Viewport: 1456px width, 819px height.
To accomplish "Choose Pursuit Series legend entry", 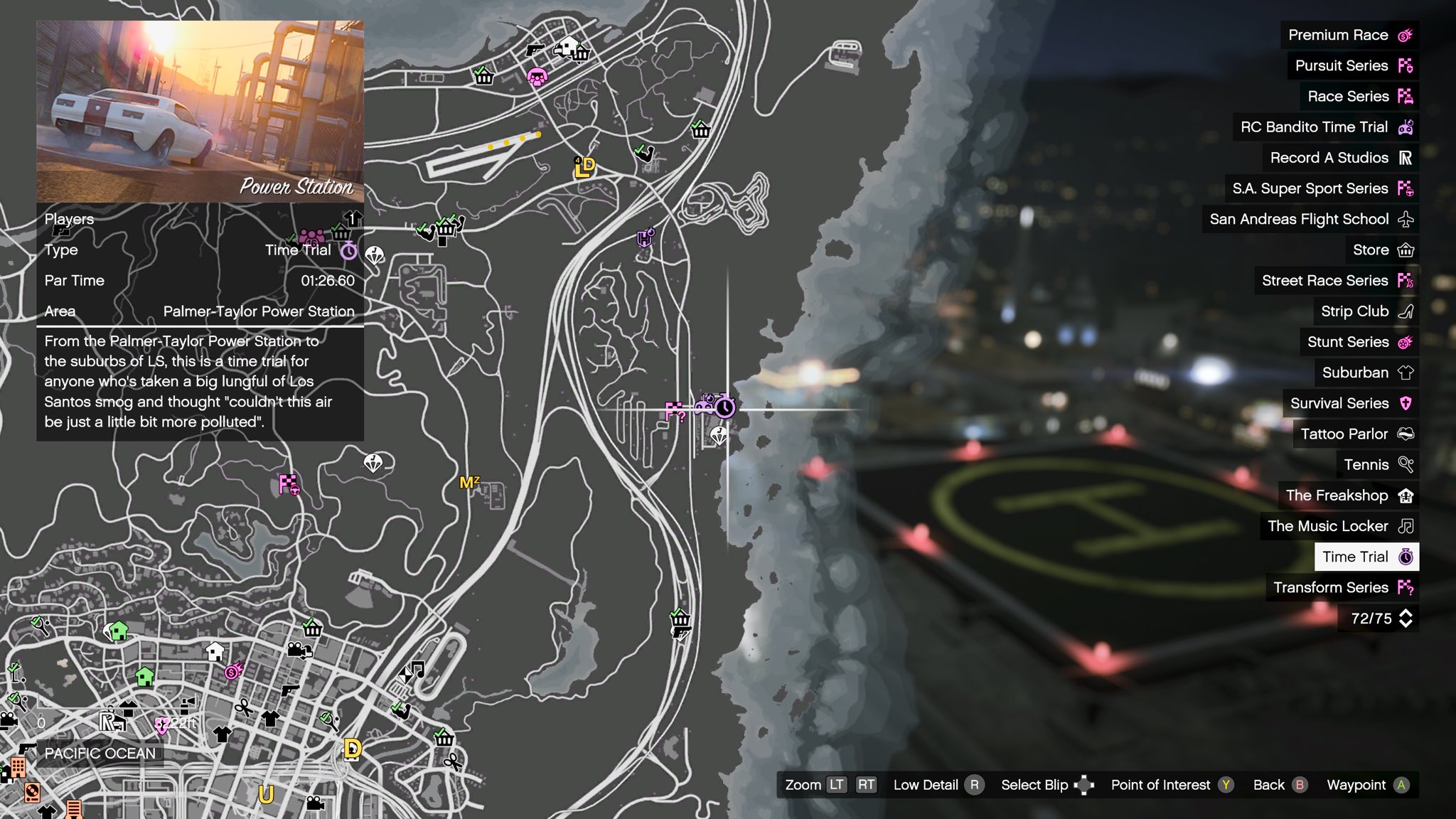I will click(1352, 65).
